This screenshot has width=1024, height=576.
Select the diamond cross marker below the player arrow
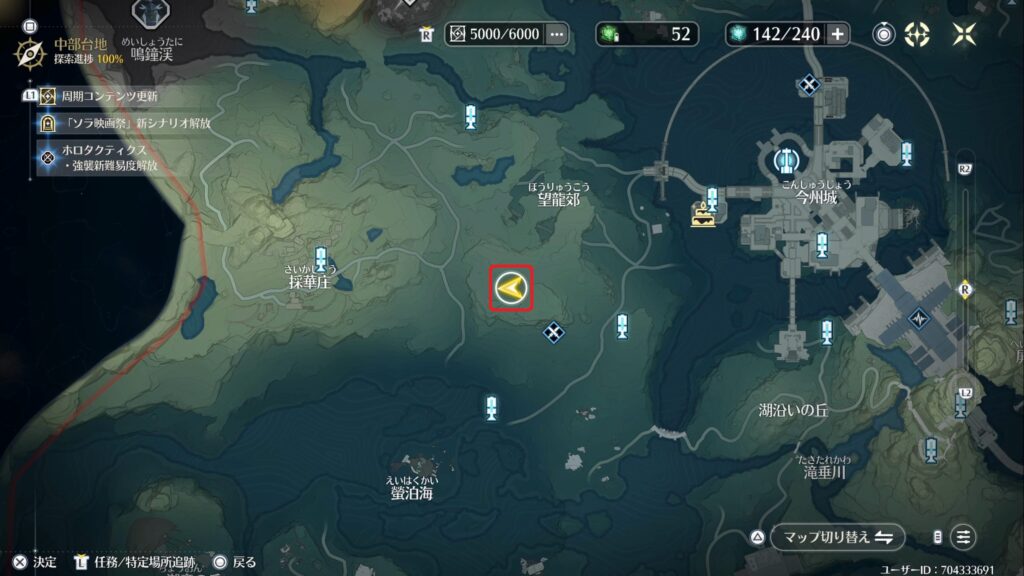(x=553, y=331)
